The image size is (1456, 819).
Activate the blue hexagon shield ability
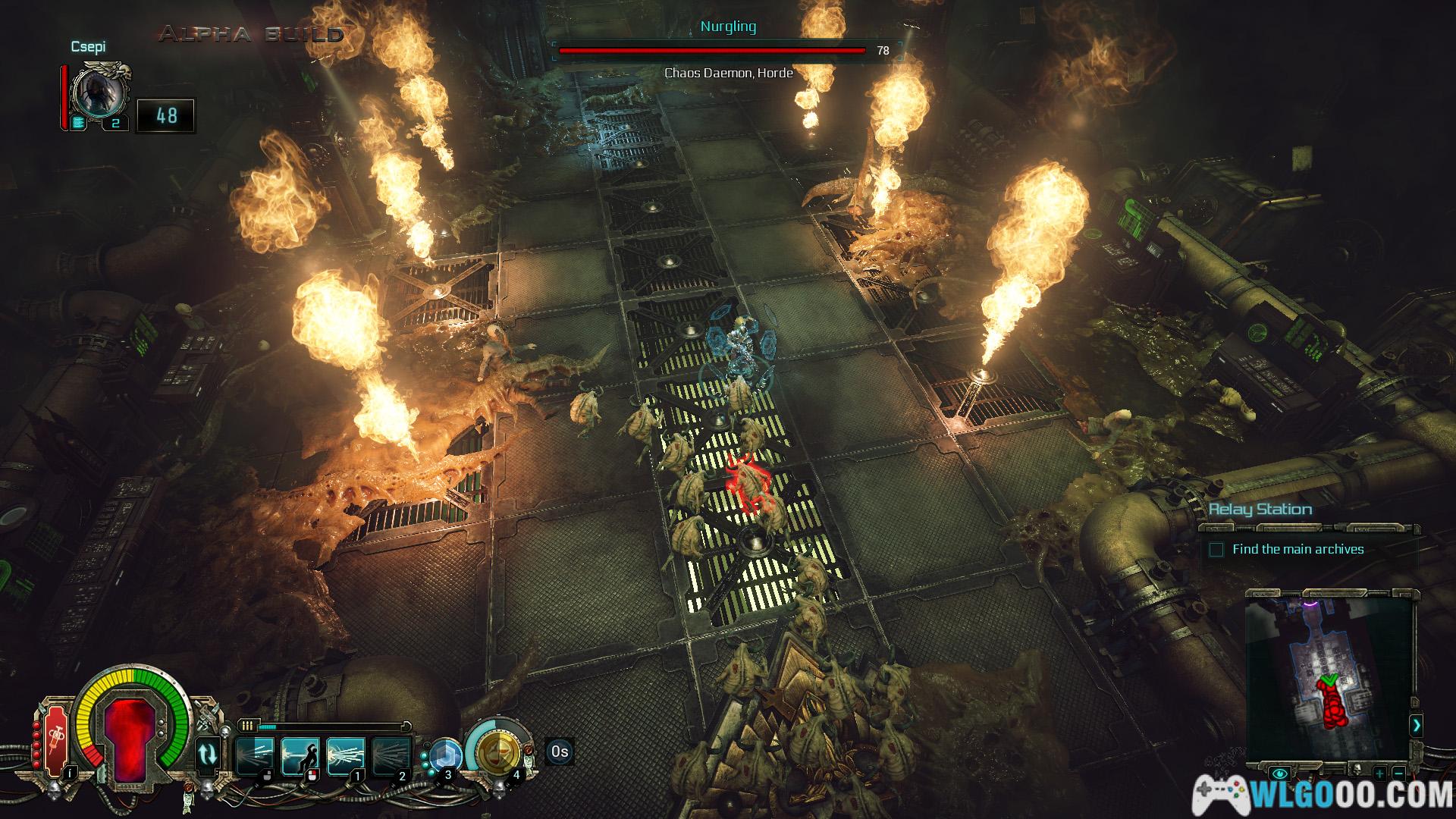[445, 756]
